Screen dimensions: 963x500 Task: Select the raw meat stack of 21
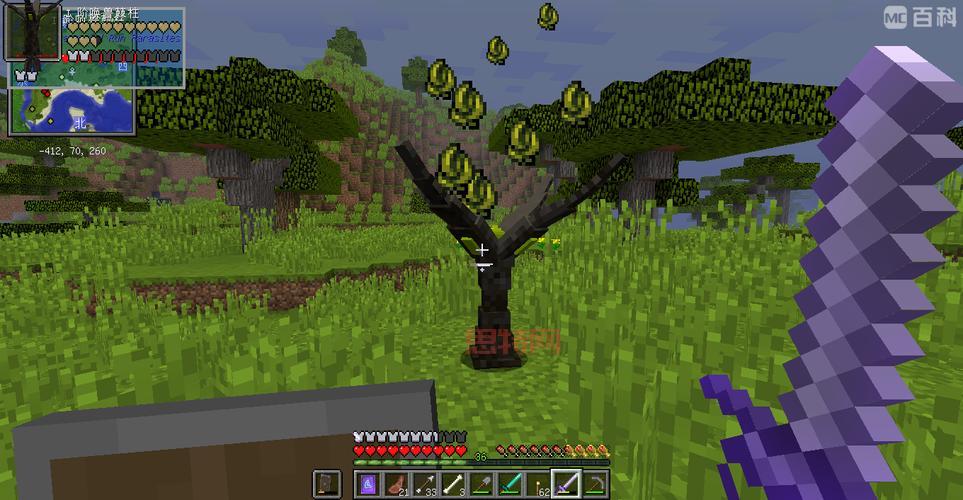click(x=393, y=484)
